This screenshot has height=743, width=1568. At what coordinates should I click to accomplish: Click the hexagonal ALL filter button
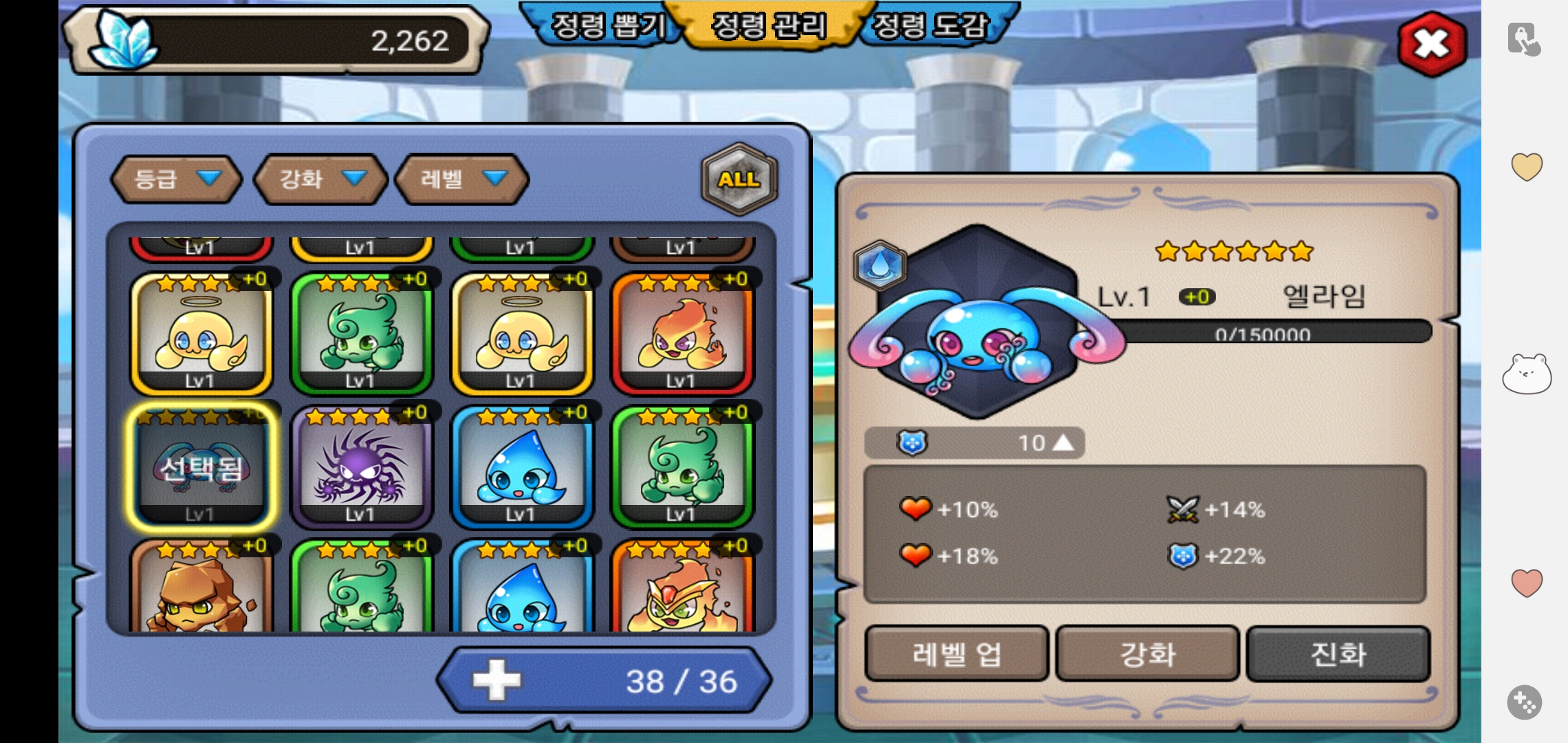click(739, 179)
